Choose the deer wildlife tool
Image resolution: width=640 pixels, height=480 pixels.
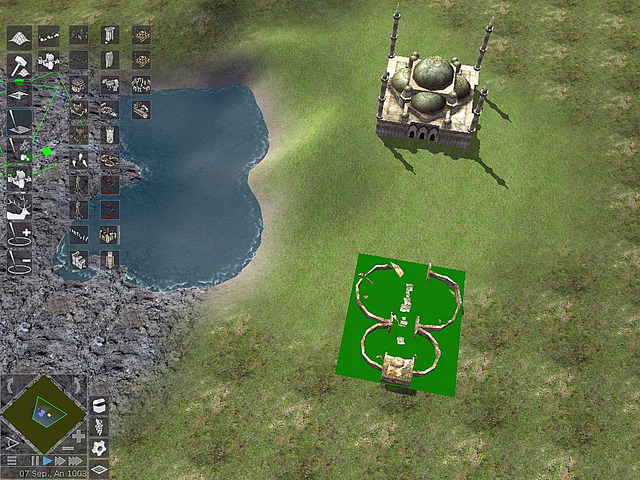[19, 207]
